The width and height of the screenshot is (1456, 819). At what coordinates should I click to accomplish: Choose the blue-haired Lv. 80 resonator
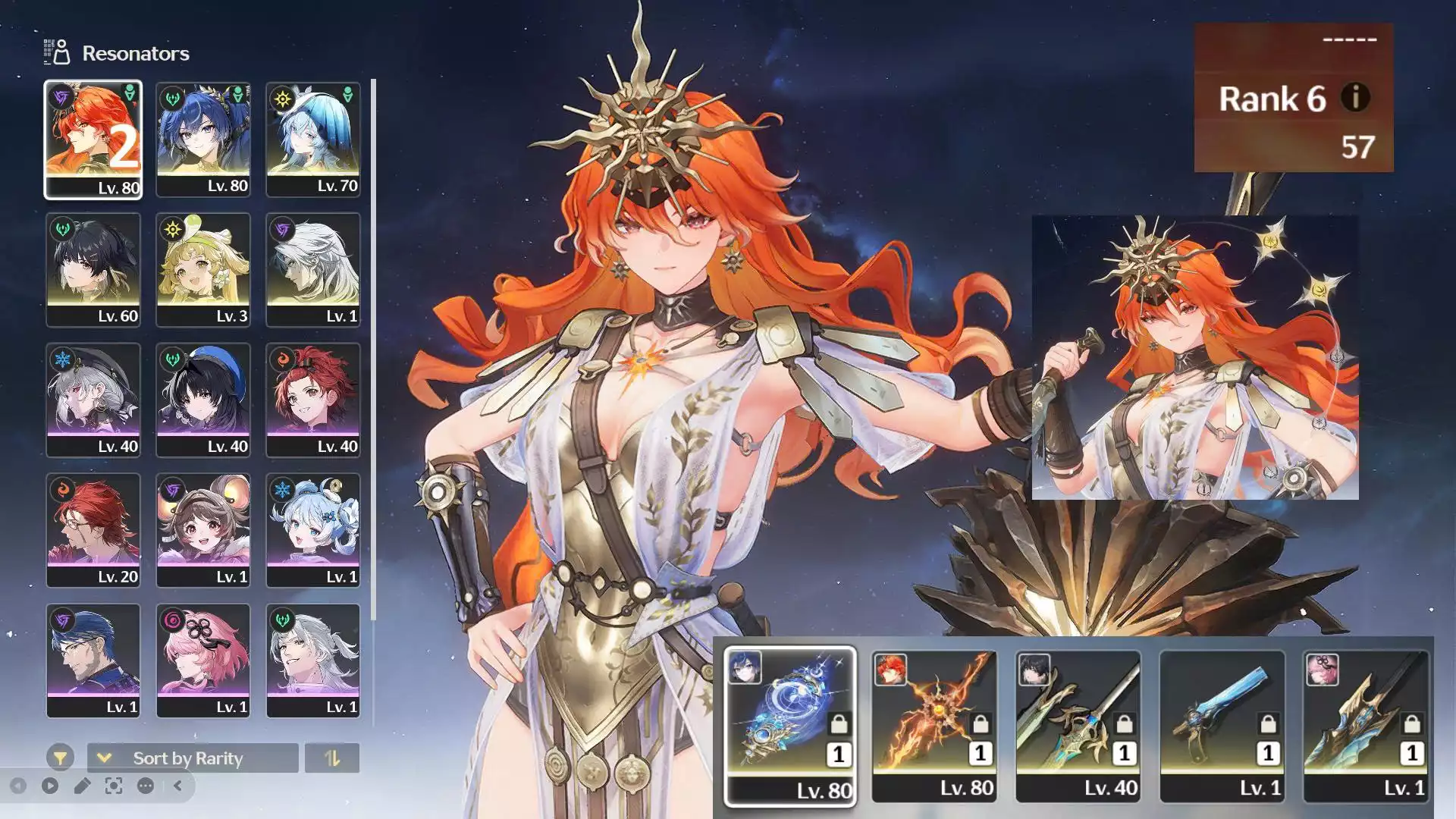click(203, 140)
